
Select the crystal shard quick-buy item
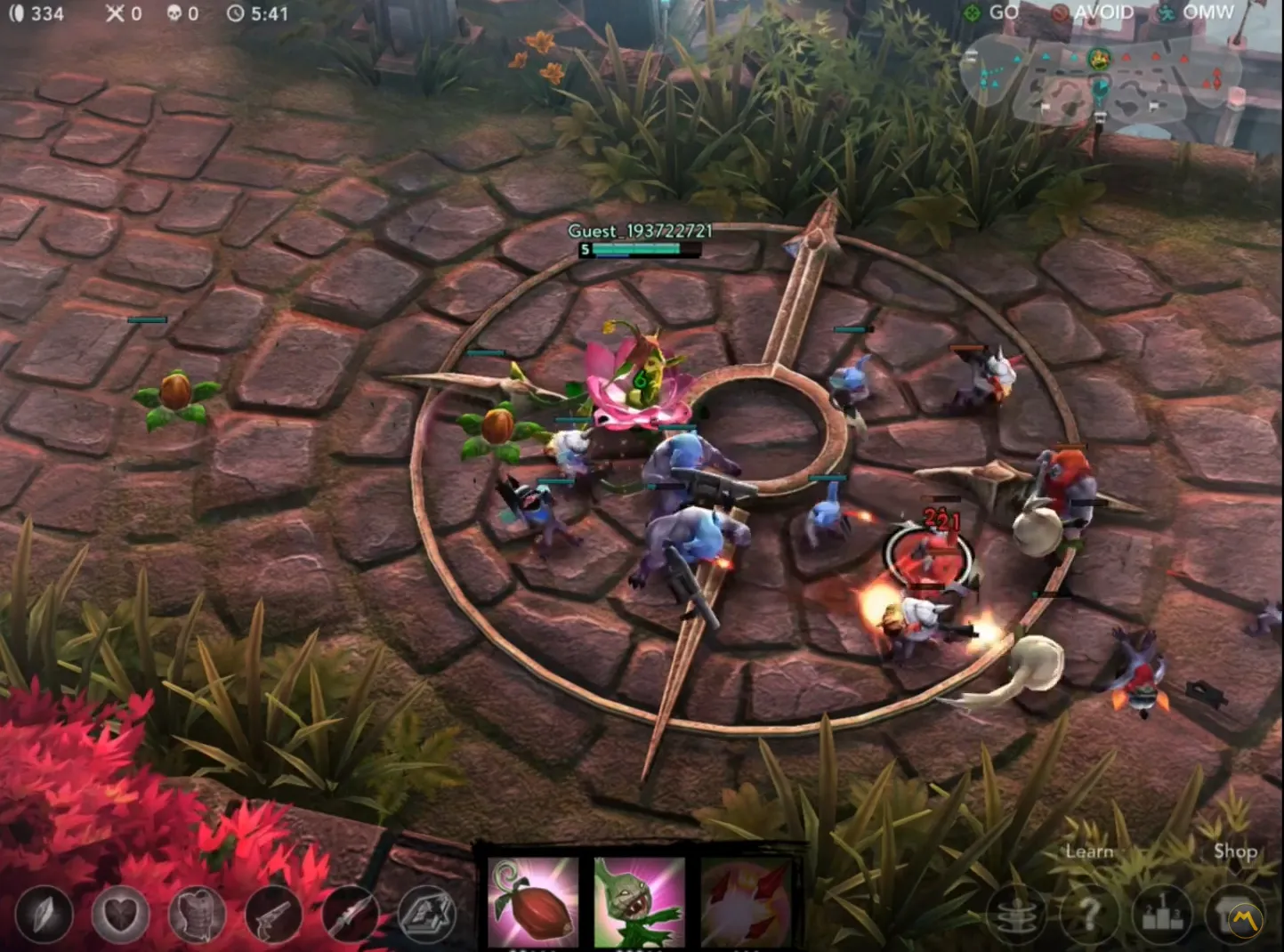point(44,916)
